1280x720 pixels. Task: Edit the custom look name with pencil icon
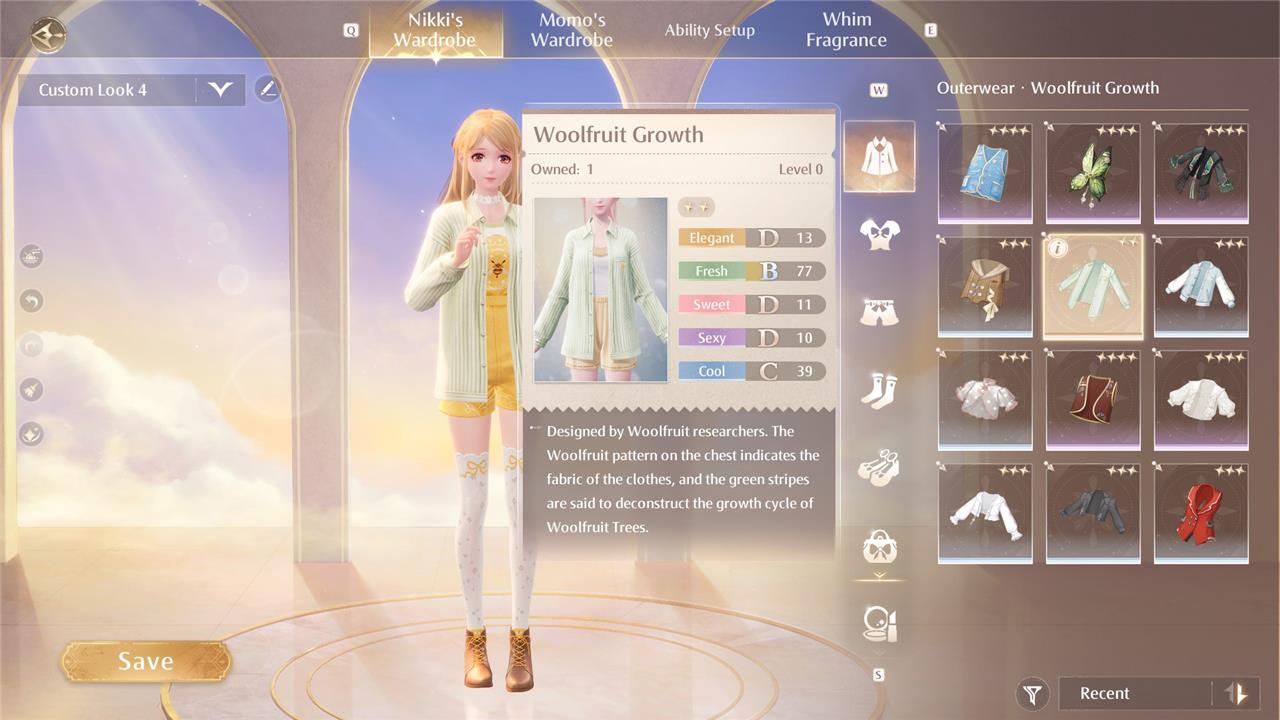[x=267, y=89]
